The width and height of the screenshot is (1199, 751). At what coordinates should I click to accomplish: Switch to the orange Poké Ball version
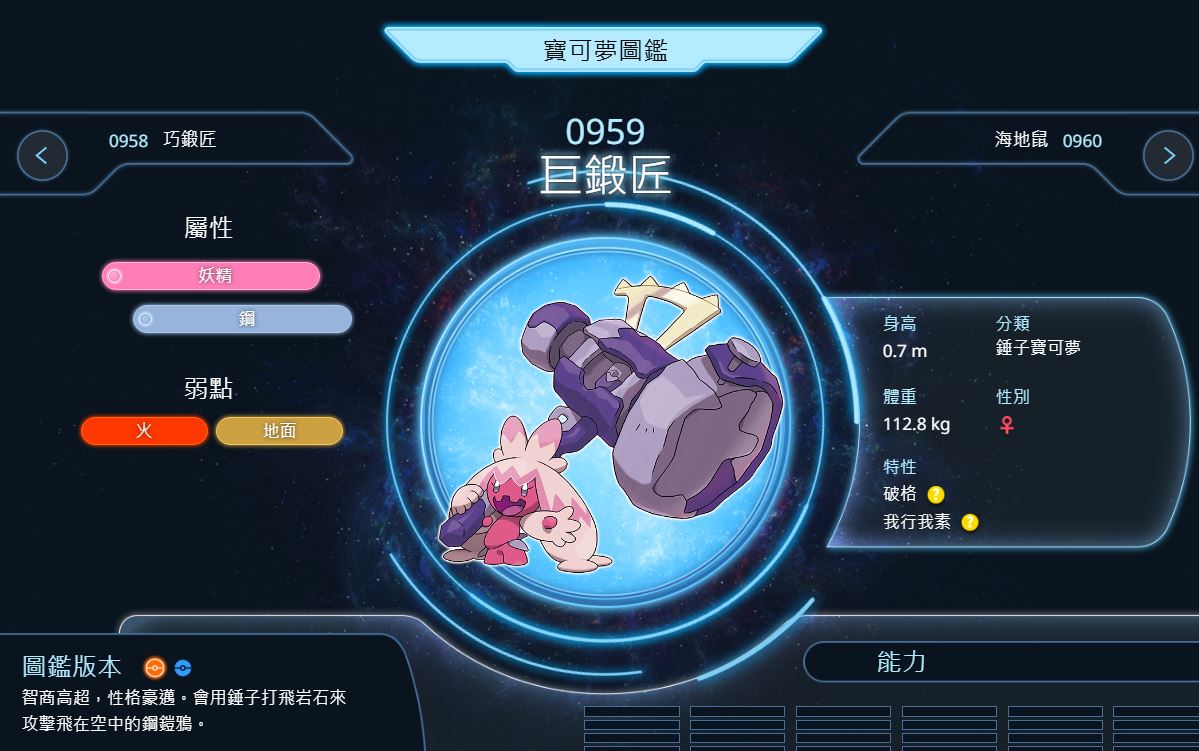coord(154,668)
